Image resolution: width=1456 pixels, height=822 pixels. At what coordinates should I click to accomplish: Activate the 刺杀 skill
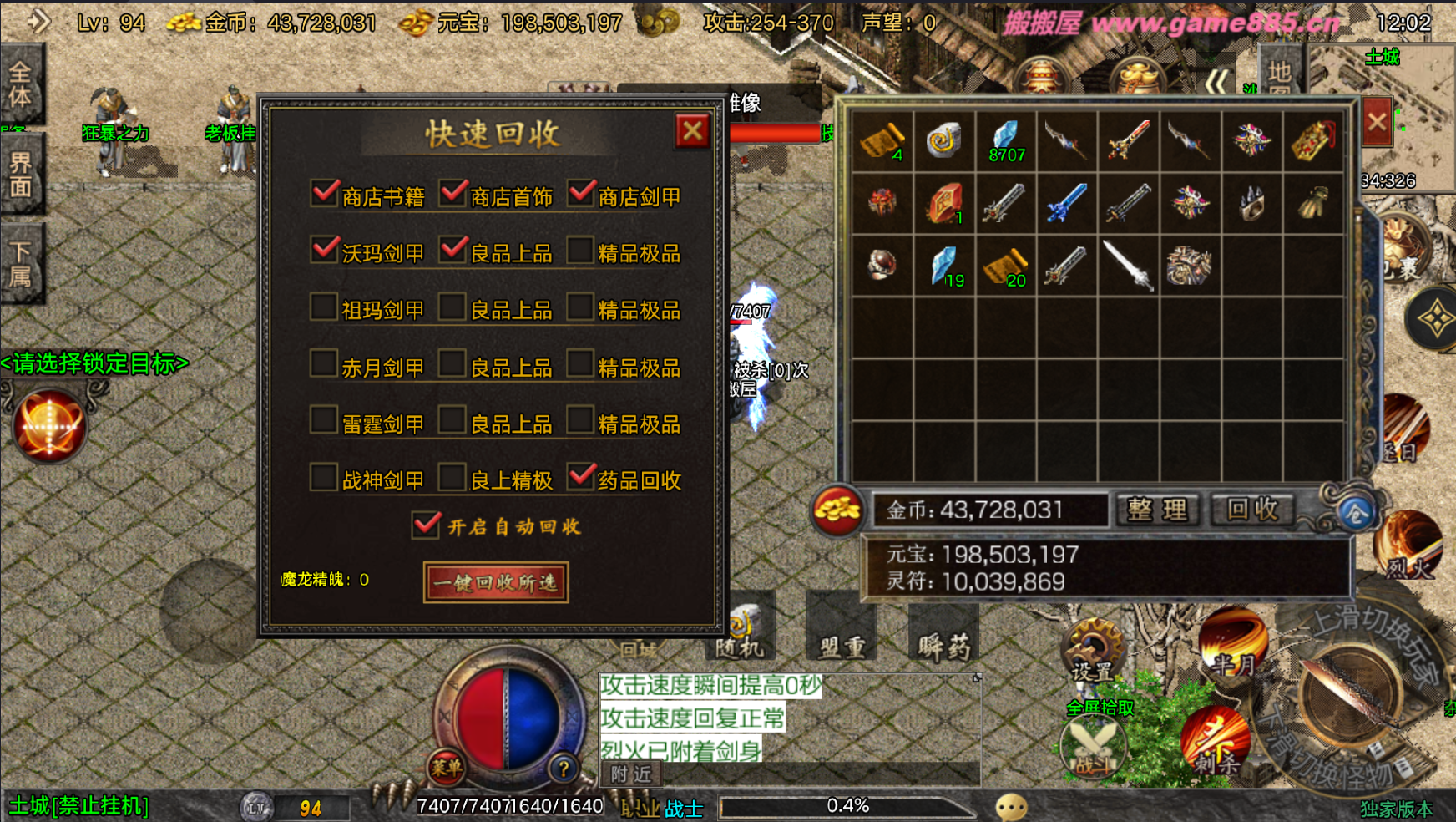(x=1216, y=741)
